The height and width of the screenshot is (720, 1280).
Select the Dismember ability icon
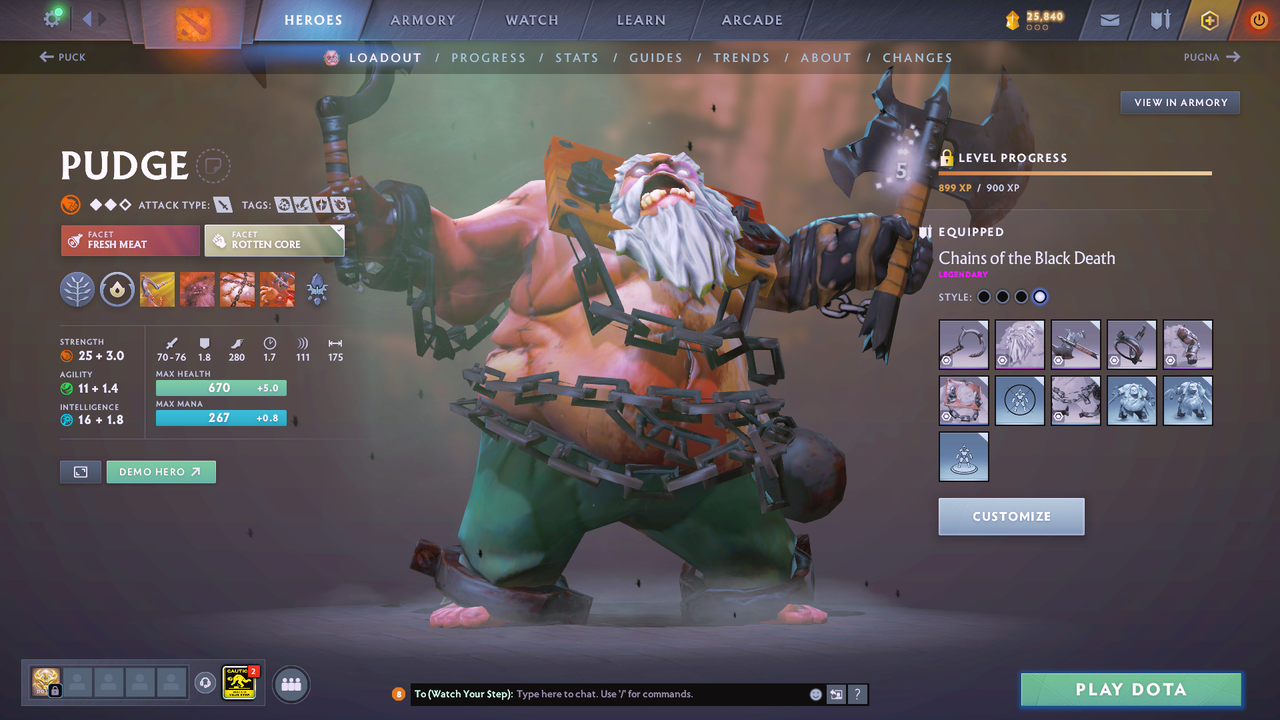coord(277,289)
